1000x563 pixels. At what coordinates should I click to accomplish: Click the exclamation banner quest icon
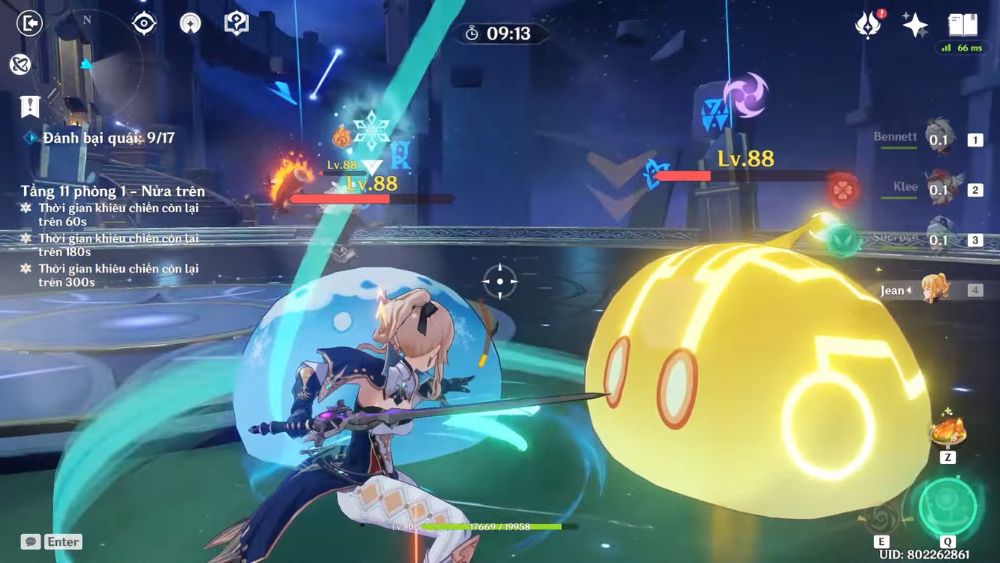tap(30, 106)
